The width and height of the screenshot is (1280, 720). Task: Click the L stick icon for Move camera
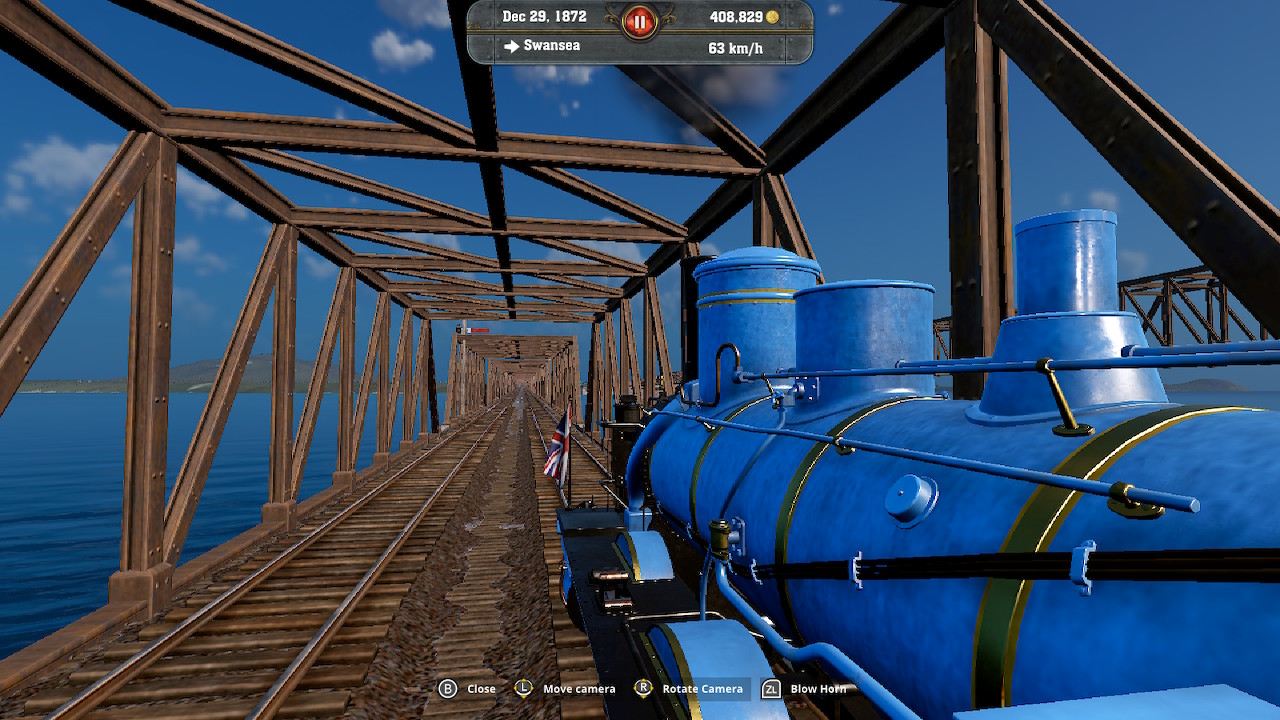point(523,688)
